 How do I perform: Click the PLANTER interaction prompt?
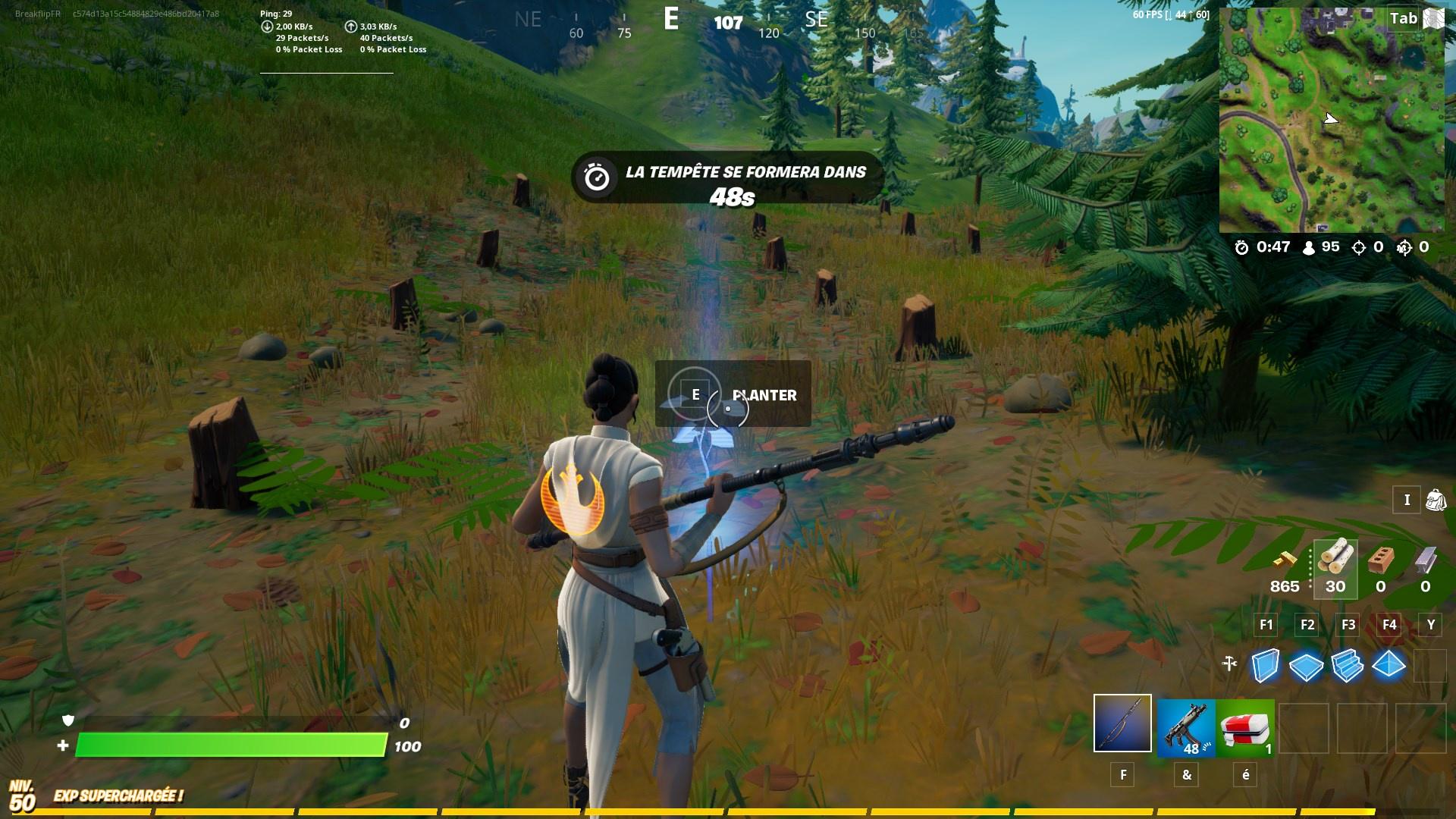[x=764, y=395]
